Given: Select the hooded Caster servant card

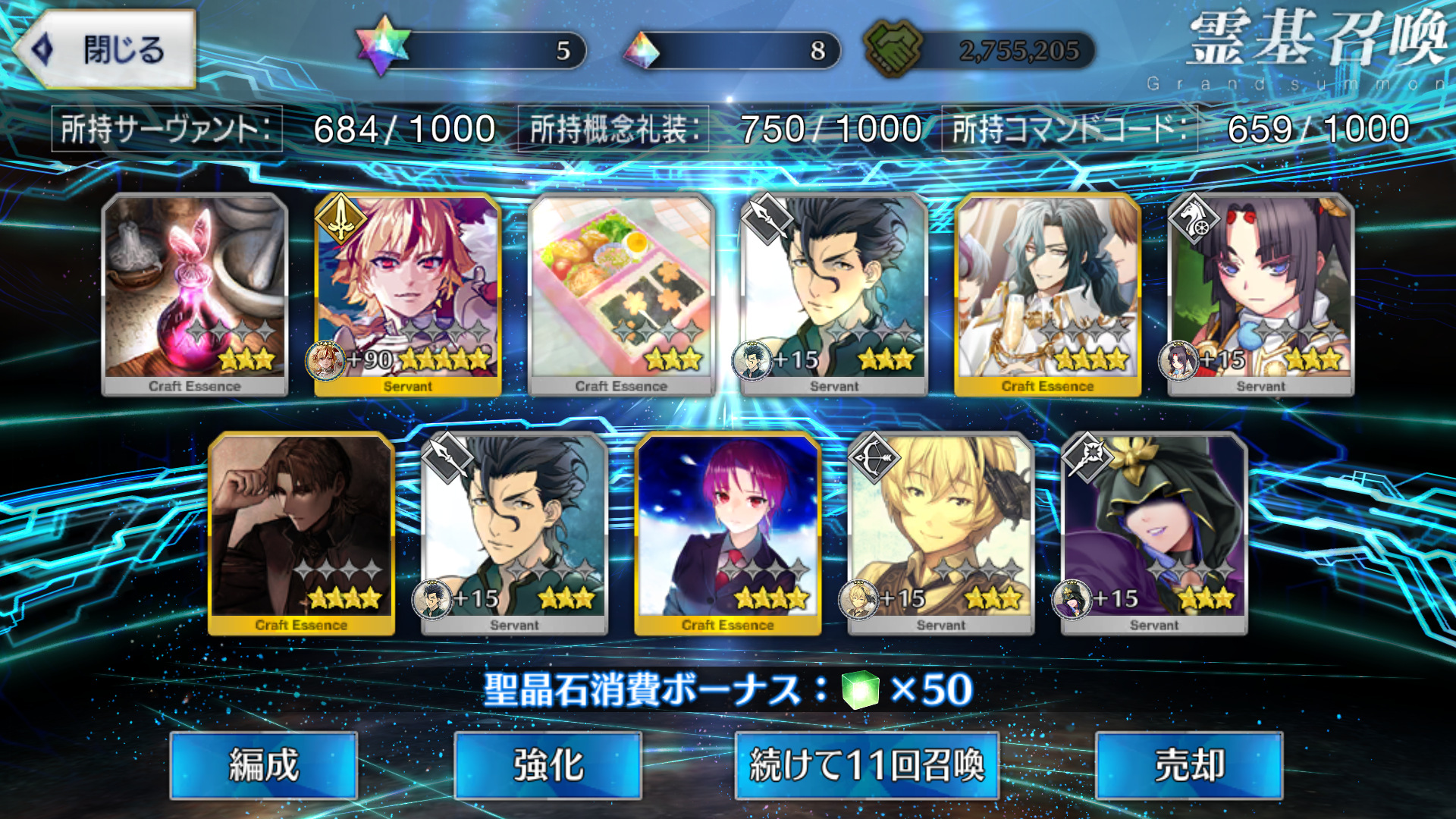Looking at the screenshot, I should click(x=1153, y=533).
